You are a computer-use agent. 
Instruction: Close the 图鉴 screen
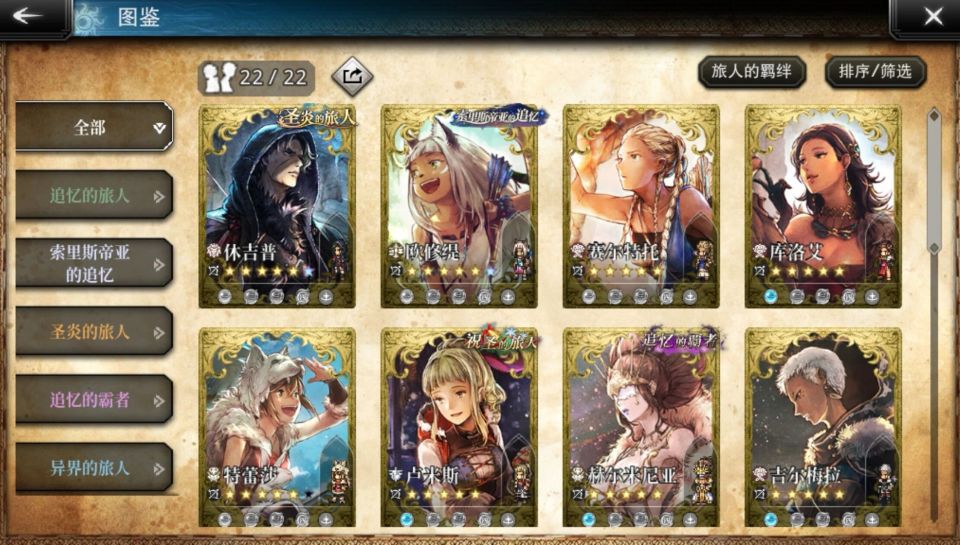coord(932,16)
